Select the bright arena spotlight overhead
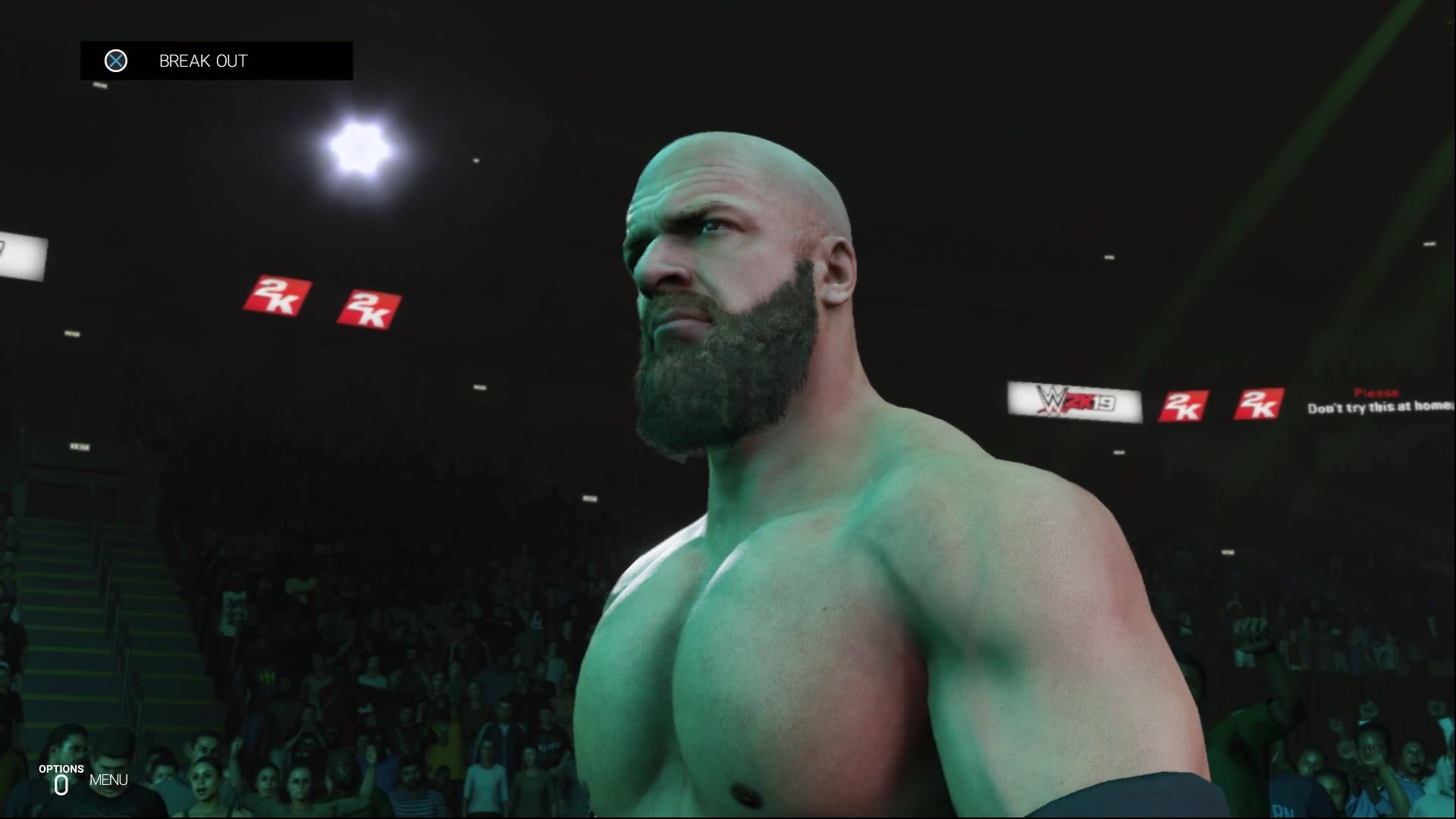Viewport: 1456px width, 819px height. (359, 147)
